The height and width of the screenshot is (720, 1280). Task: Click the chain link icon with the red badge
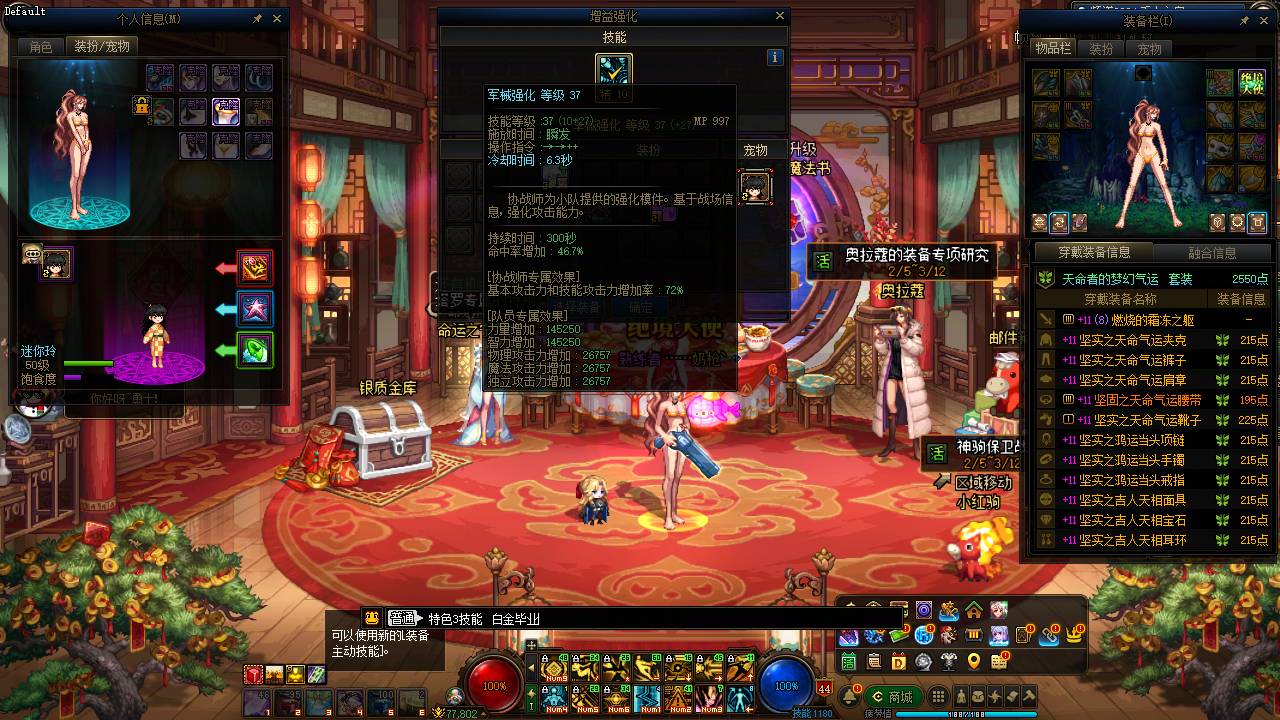pyautogui.click(x=1049, y=635)
